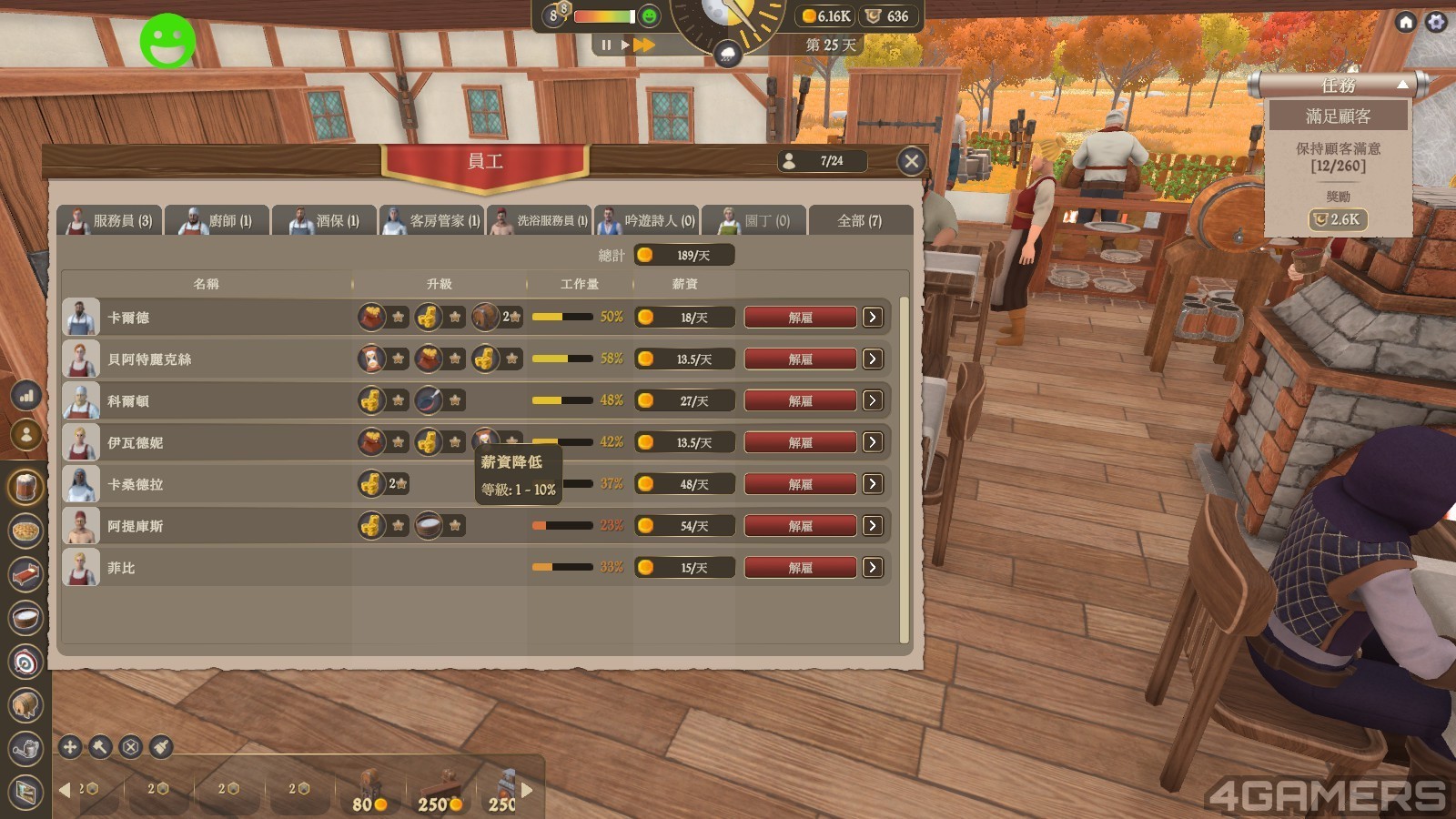
Task: Pause the game time
Action: click(x=606, y=45)
